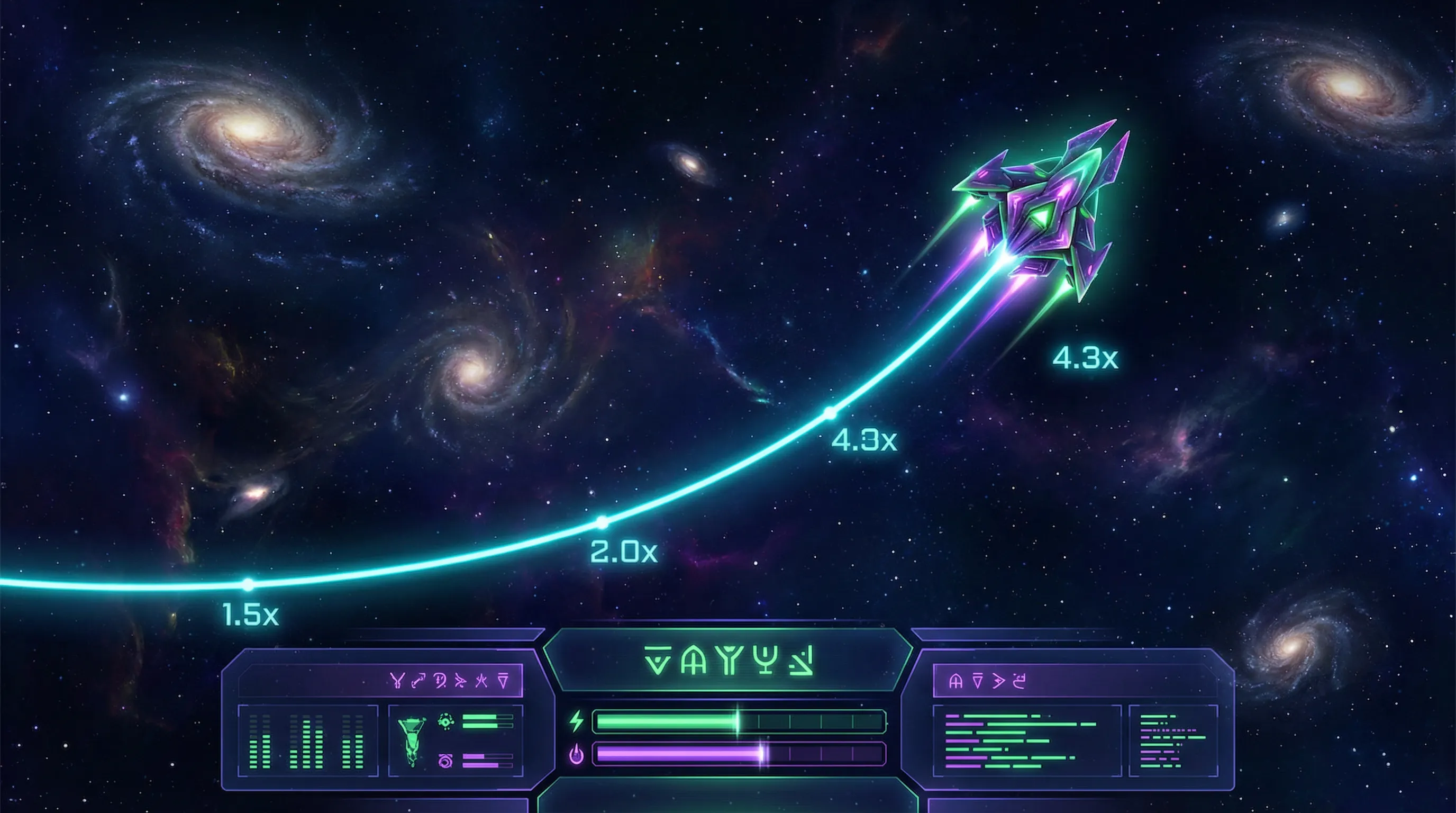Expand the right-pointing chevron glyph in the right panel
The image size is (1456, 813).
pyautogui.click(x=999, y=682)
